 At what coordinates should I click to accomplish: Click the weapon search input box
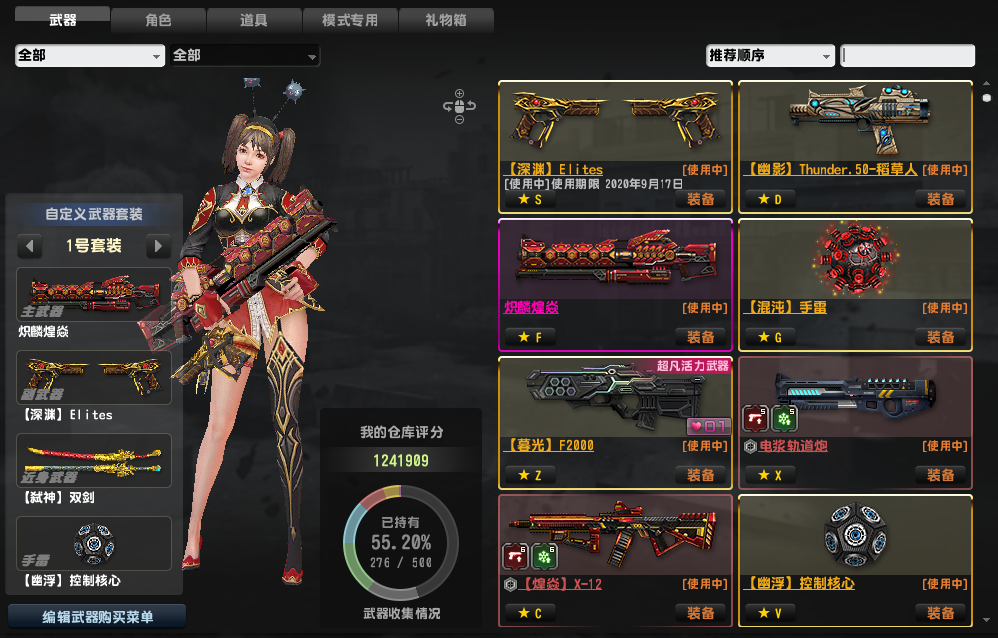click(x=907, y=56)
